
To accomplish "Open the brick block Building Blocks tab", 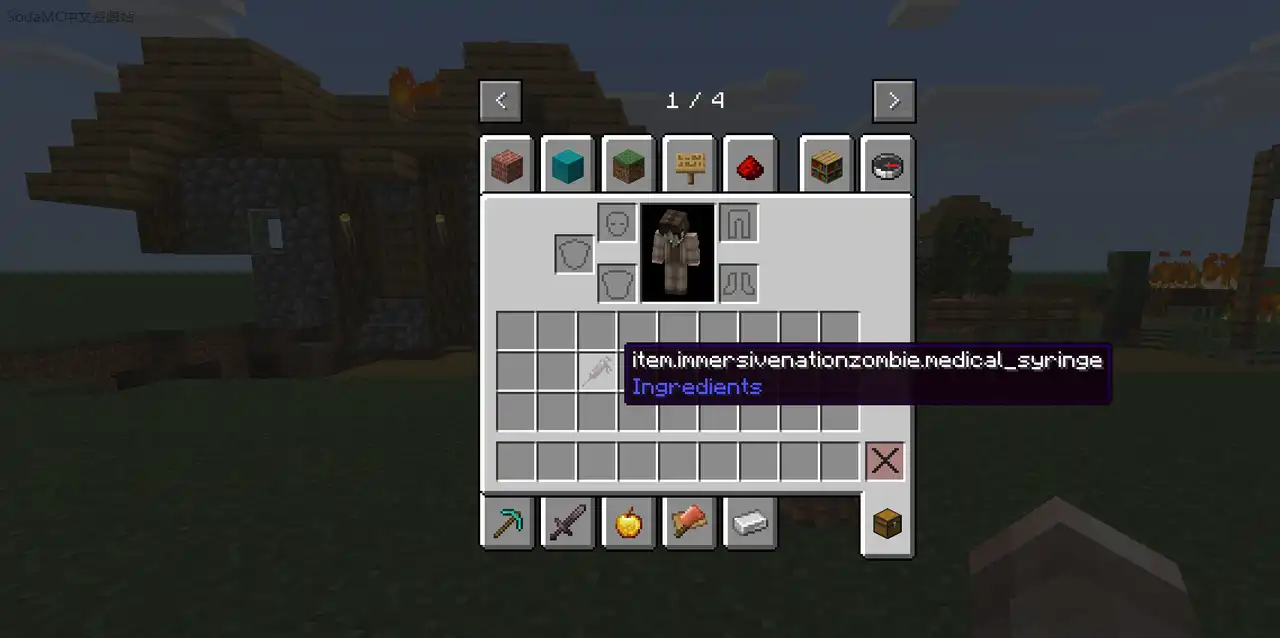I will pos(507,165).
